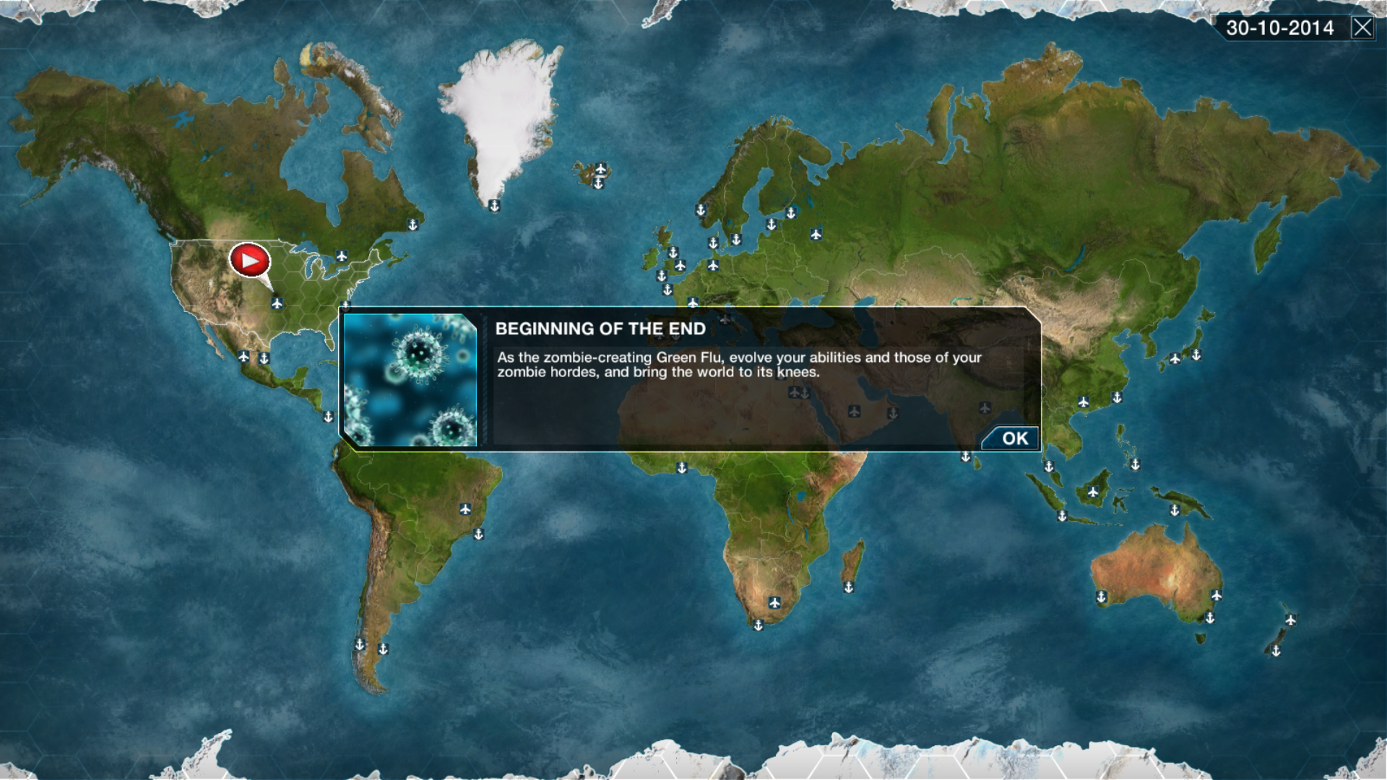Click the airport icon in the United Kingdom
Image resolution: width=1387 pixels, height=780 pixels.
679,265
